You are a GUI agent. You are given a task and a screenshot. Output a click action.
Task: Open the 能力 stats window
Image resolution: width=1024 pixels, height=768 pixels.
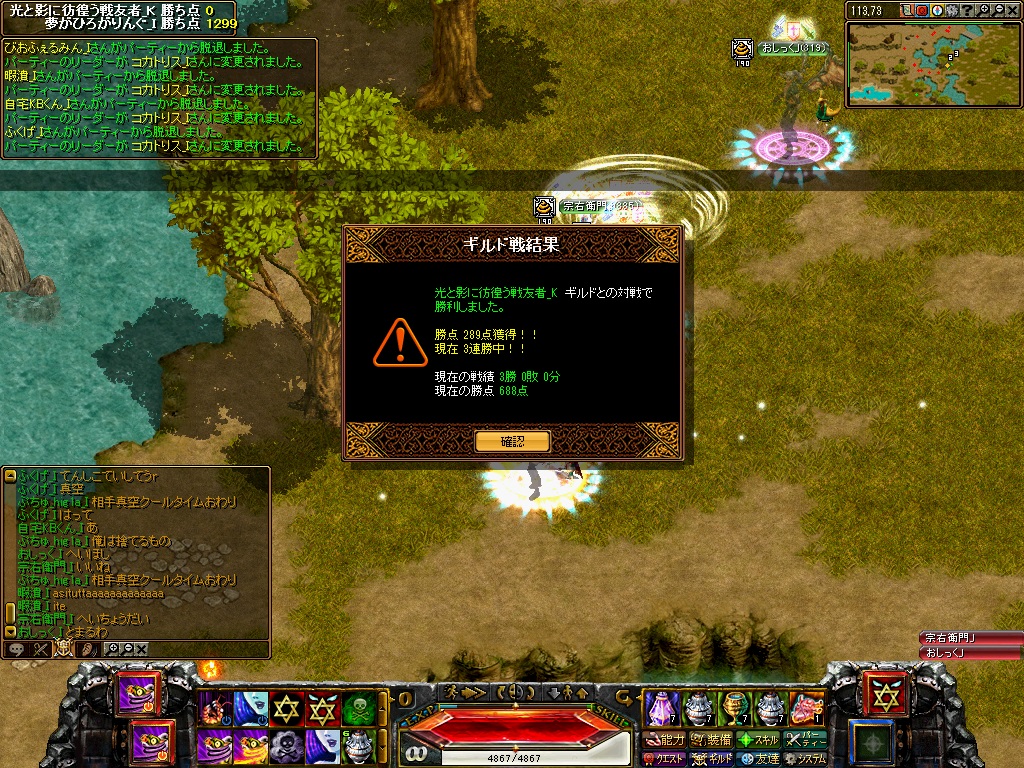[666, 740]
